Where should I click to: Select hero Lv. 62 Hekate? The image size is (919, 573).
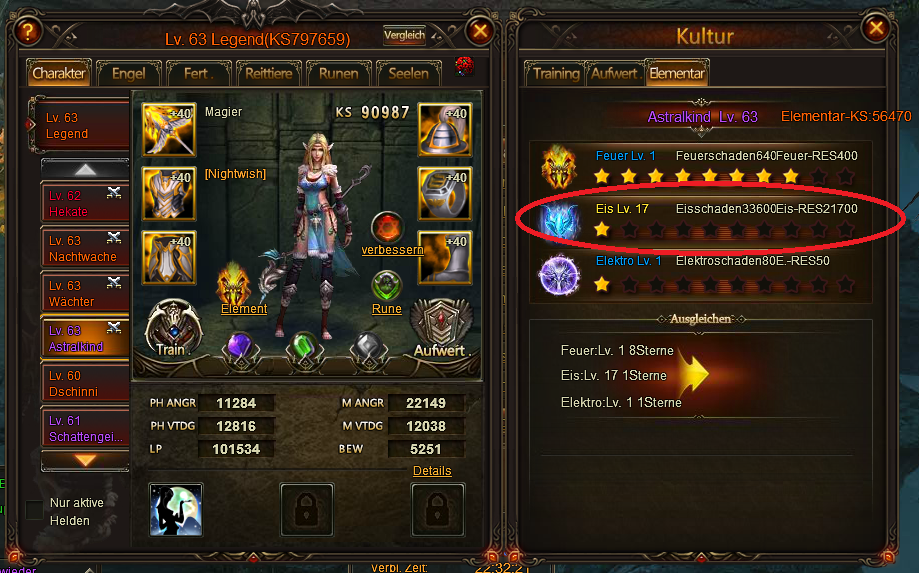85,204
